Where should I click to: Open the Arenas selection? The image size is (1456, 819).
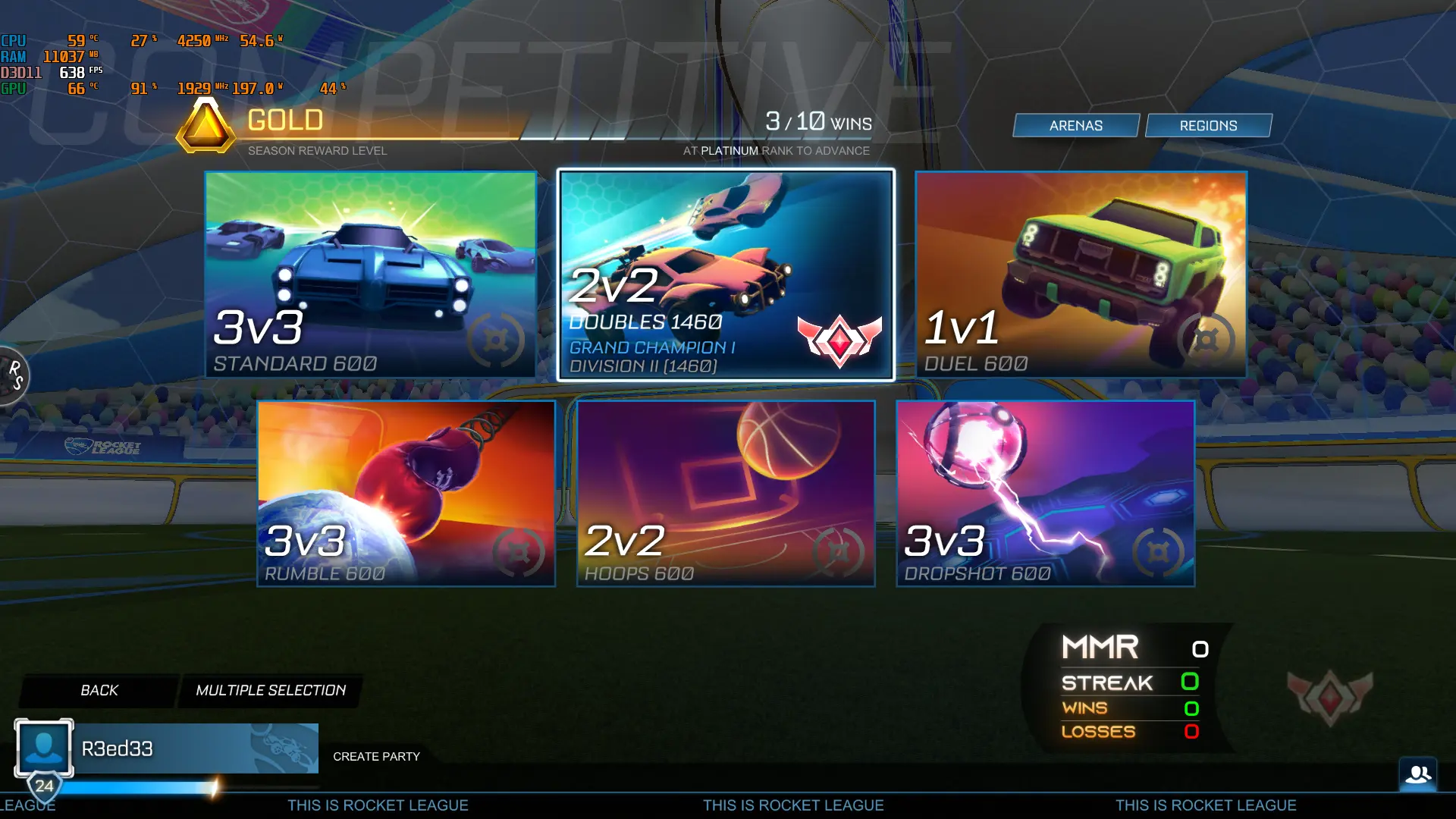1075,125
